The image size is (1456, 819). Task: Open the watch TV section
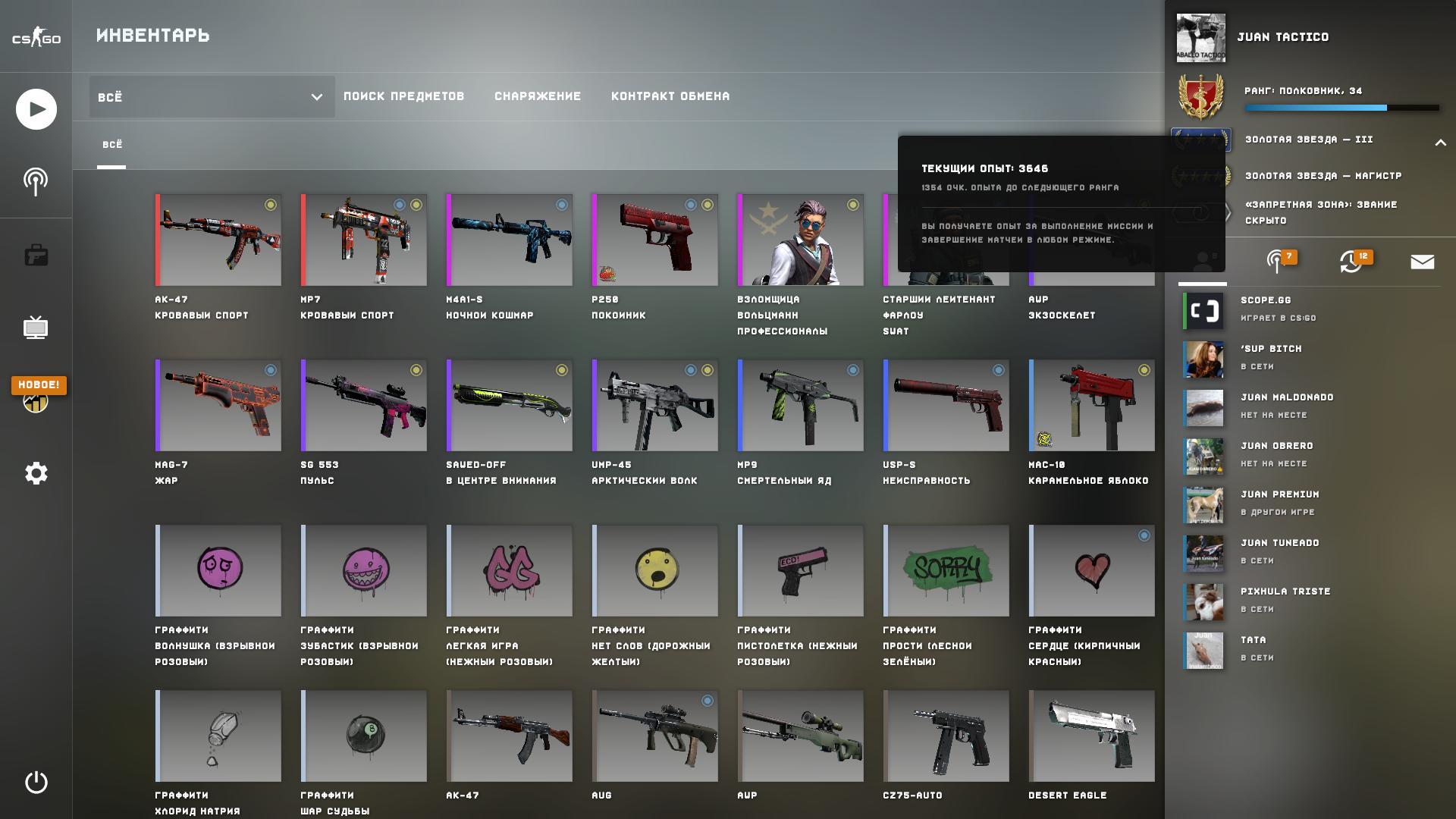(x=36, y=328)
